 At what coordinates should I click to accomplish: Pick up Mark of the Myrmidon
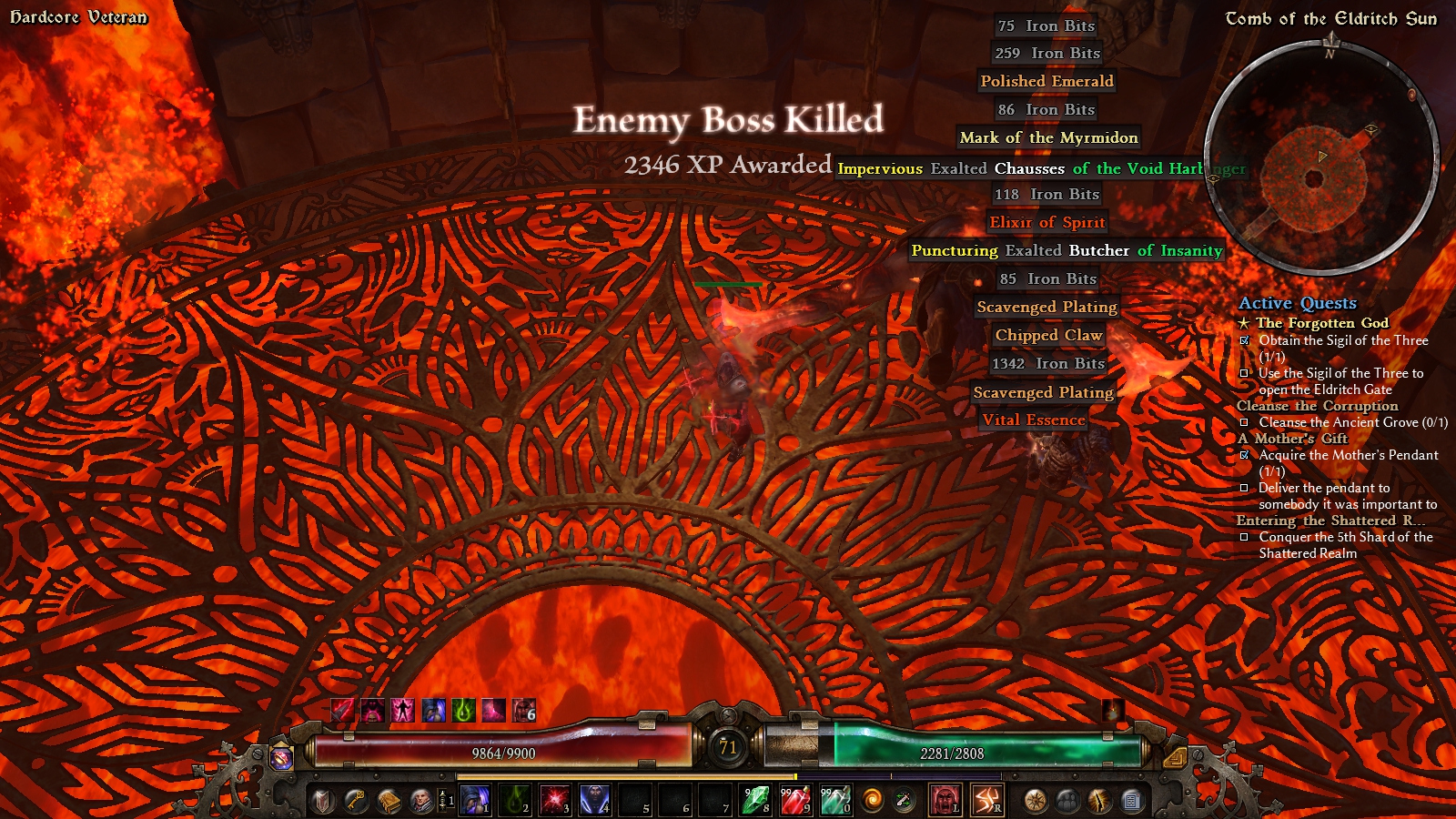[x=1048, y=137]
